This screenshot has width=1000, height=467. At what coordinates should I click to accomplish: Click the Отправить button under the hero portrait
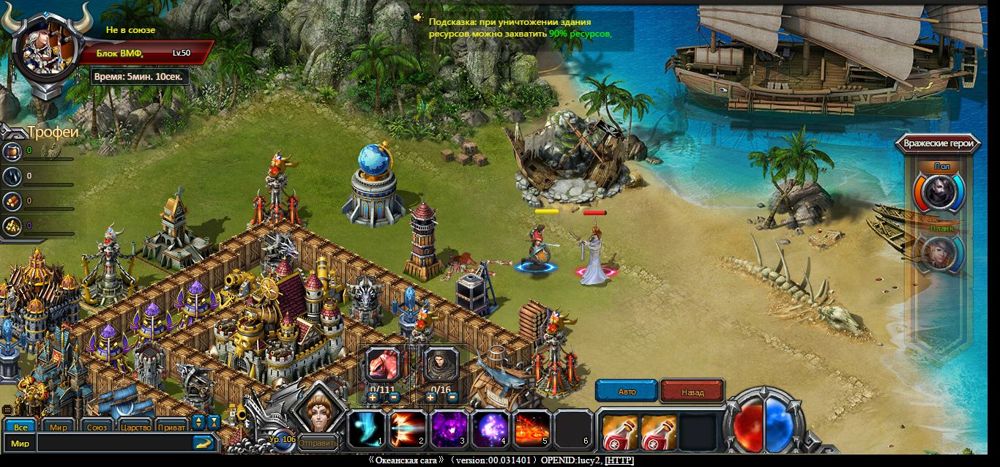pyautogui.click(x=319, y=440)
